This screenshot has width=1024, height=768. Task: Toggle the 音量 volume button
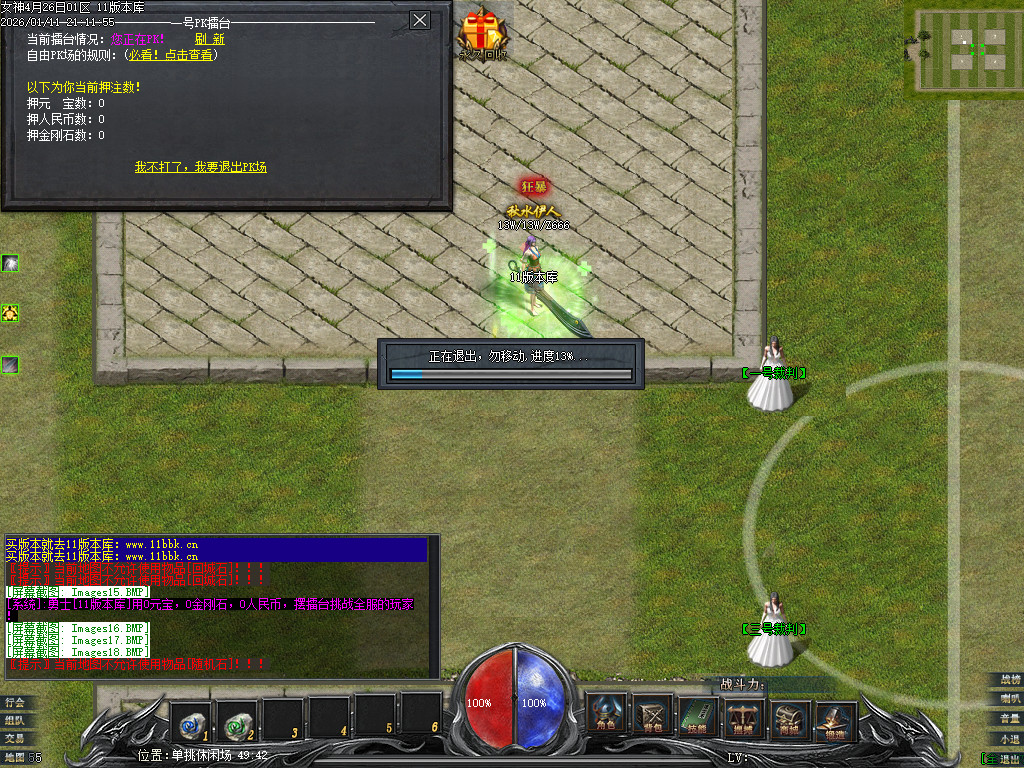click(1009, 718)
